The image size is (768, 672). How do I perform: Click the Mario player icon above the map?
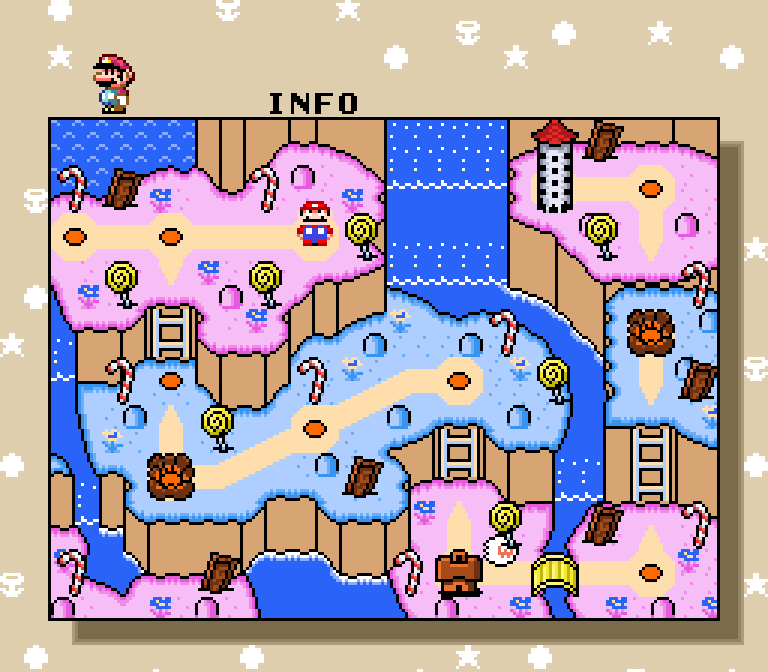coord(112,83)
